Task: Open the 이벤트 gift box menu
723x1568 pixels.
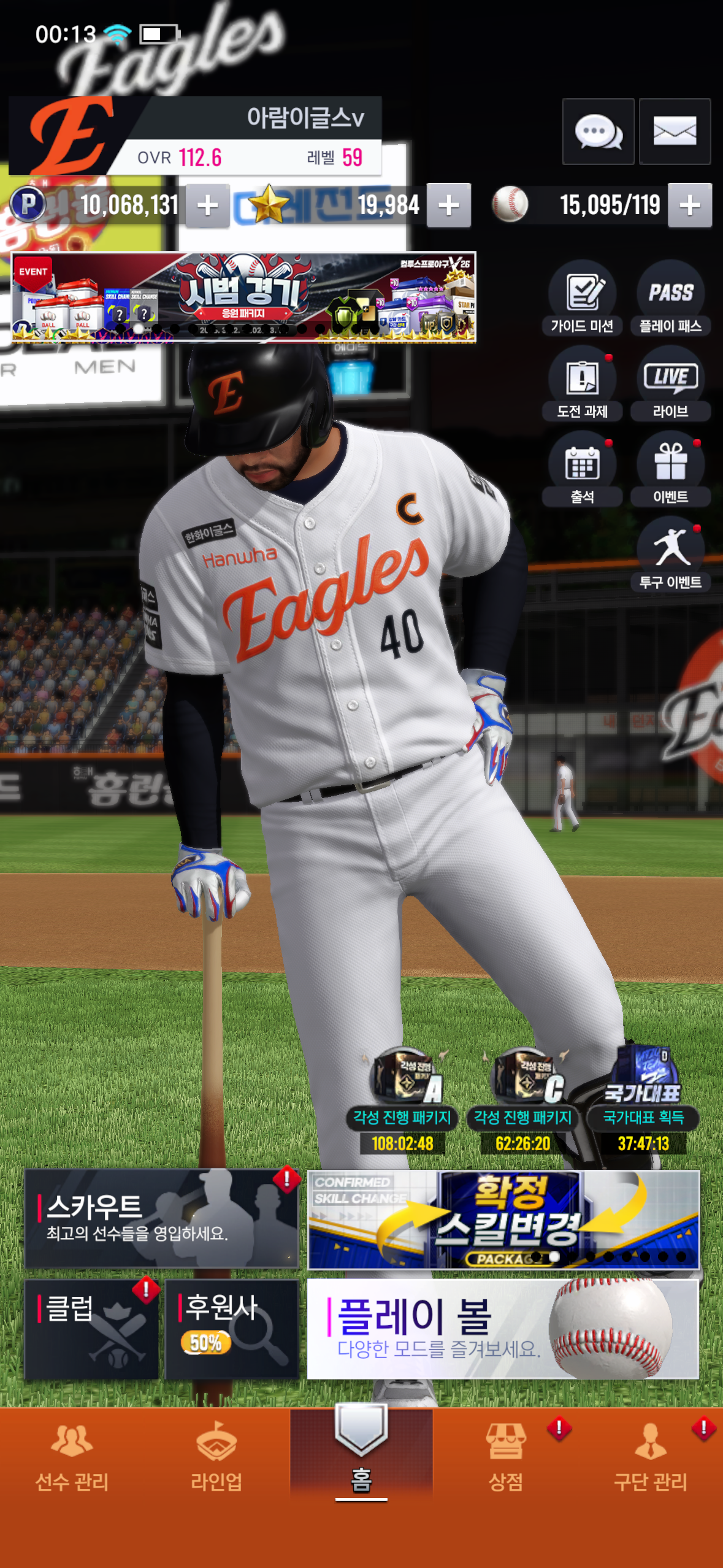Action: pyautogui.click(x=670, y=469)
